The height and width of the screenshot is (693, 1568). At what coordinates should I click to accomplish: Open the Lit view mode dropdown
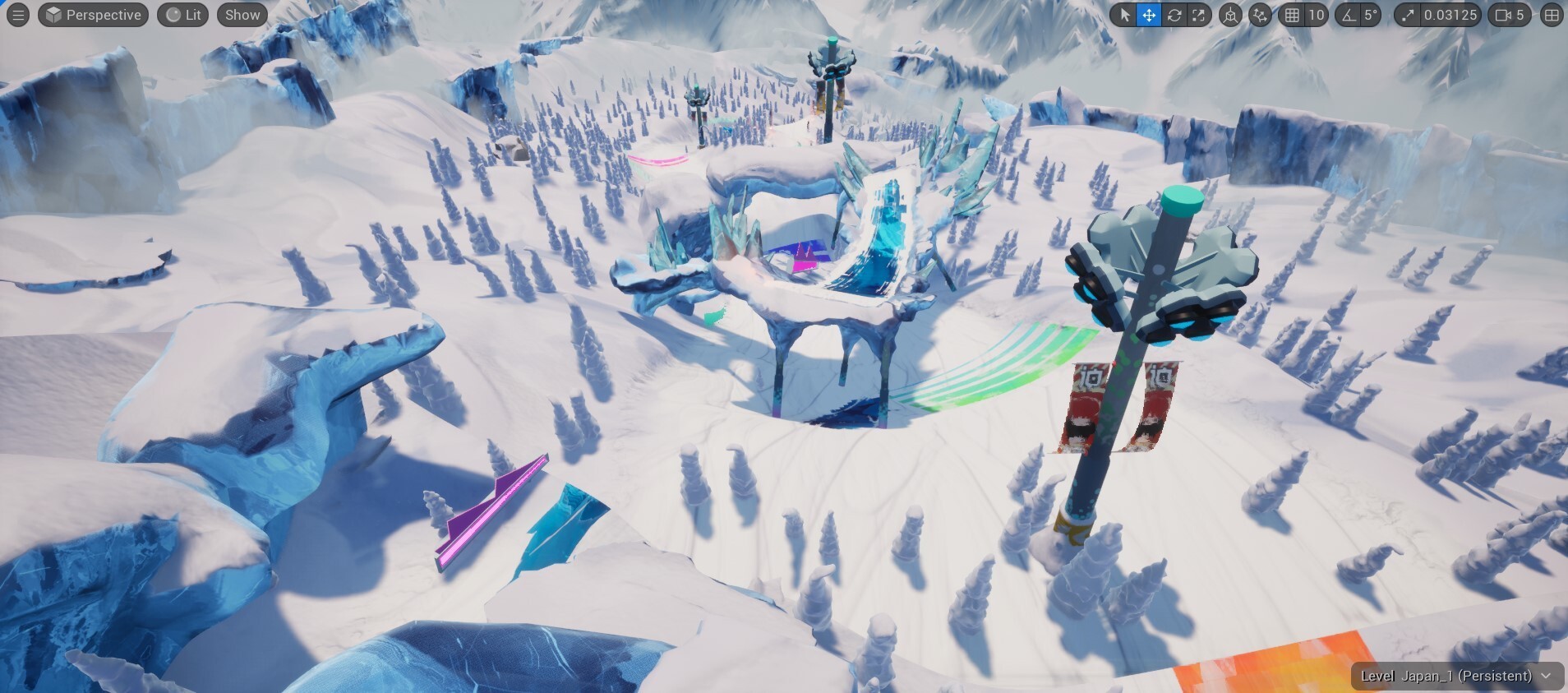tap(182, 14)
